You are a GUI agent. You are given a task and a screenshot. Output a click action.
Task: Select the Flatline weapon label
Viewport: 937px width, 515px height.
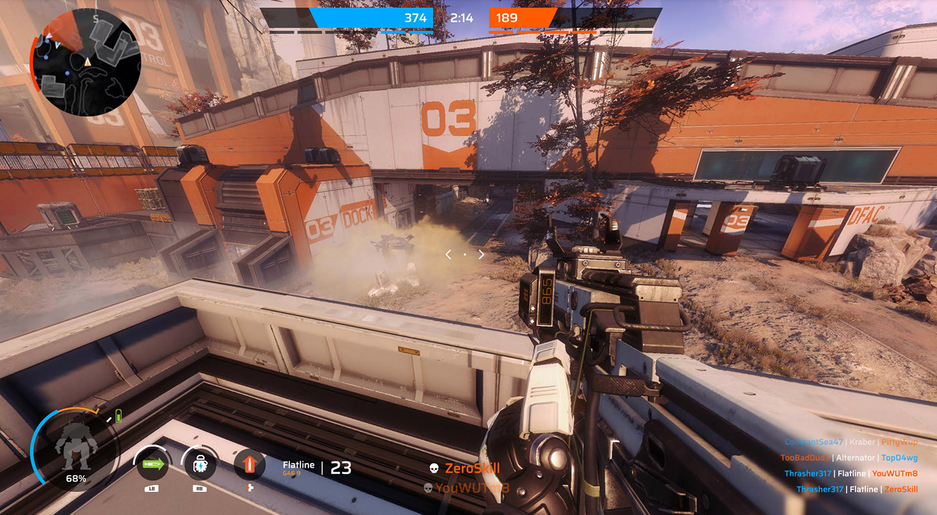pyautogui.click(x=298, y=465)
